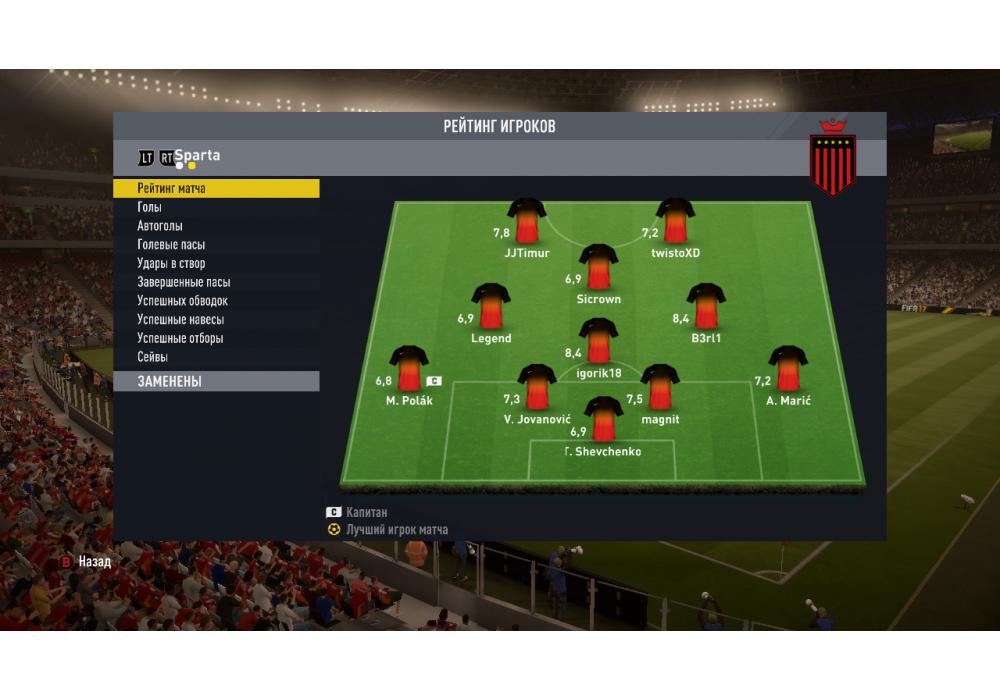Select igorik18 in the formation
The image size is (1000, 700).
point(599,342)
